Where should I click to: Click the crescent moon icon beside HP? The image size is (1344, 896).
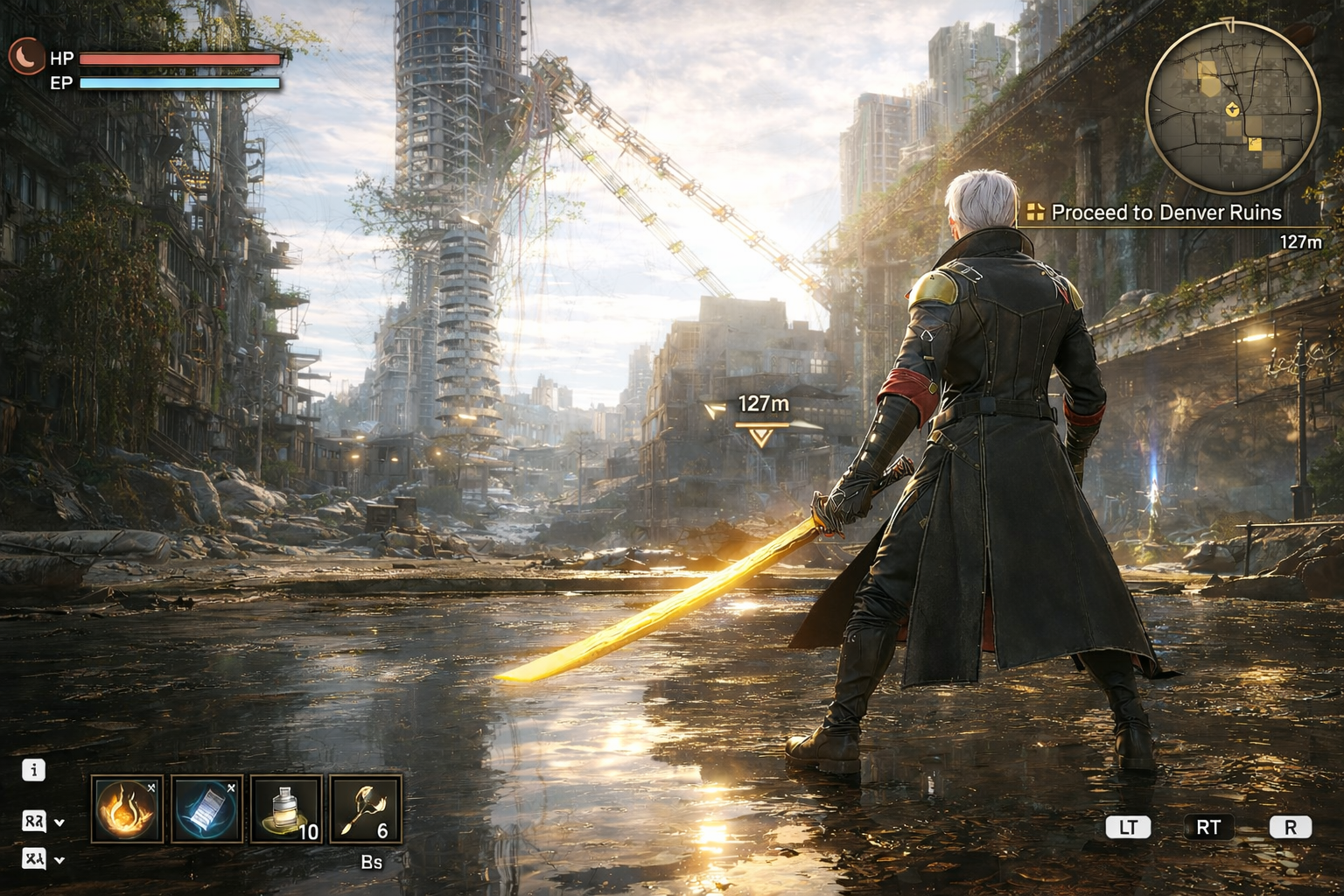[26, 57]
